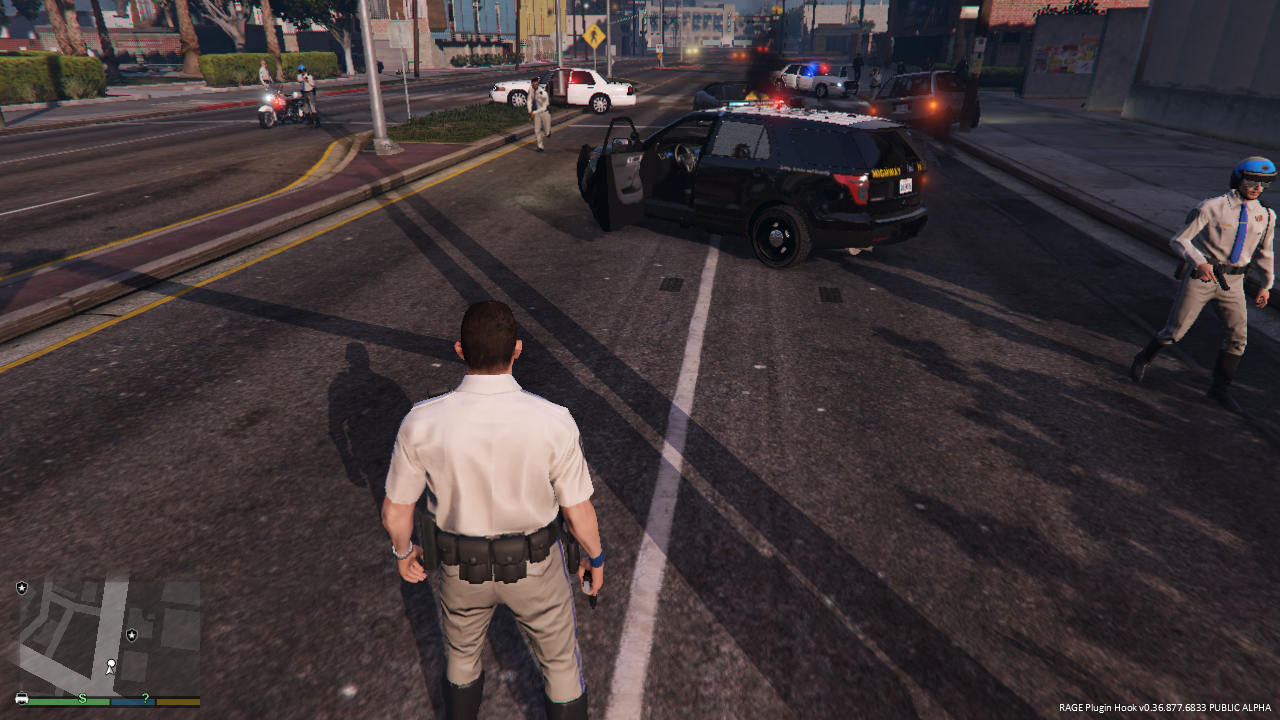Select the police badge blip on the minimap's outer corner
Image resolution: width=1280 pixels, height=720 pixels.
pyautogui.click(x=22, y=588)
